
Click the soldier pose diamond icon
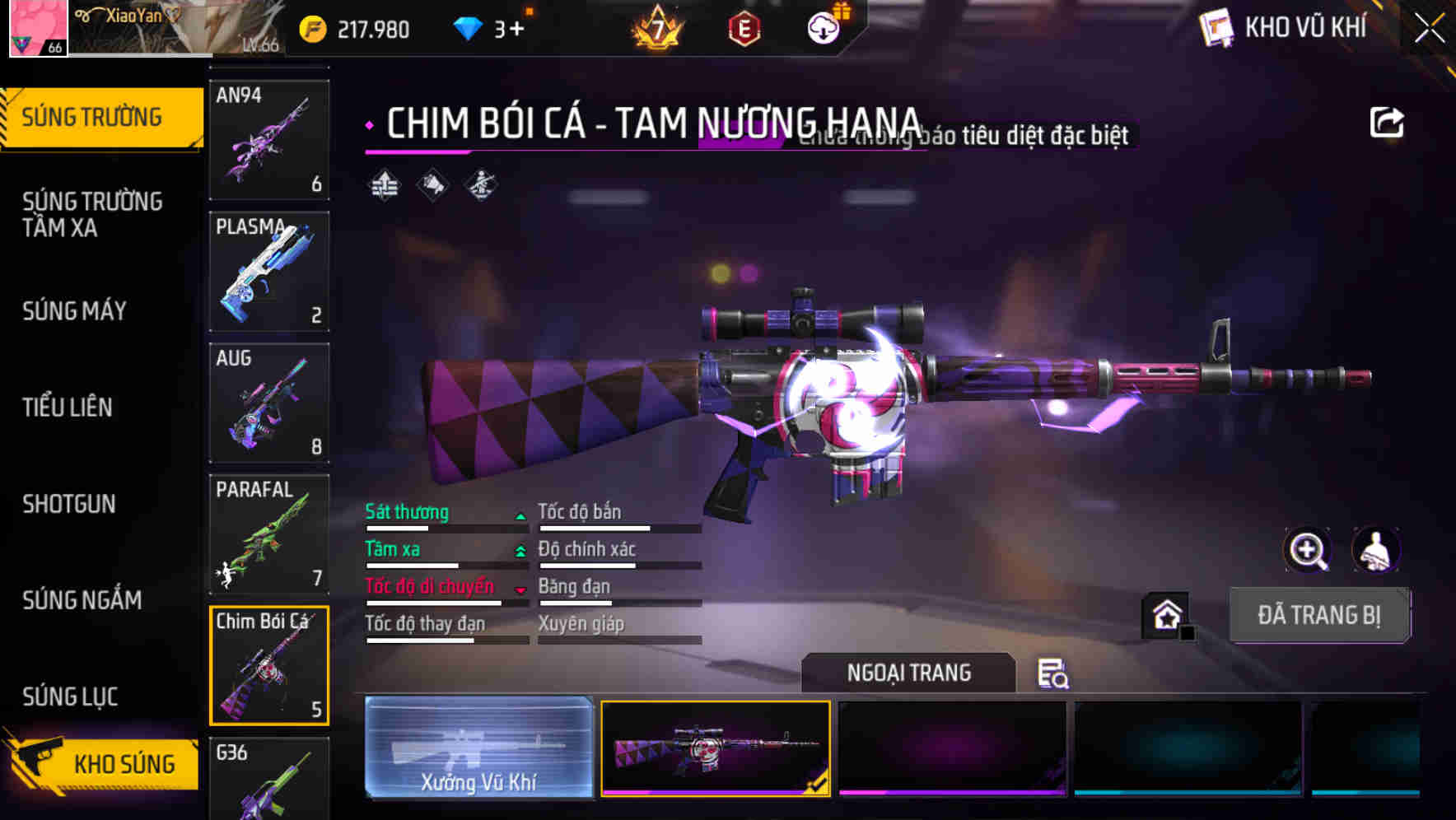click(x=481, y=184)
